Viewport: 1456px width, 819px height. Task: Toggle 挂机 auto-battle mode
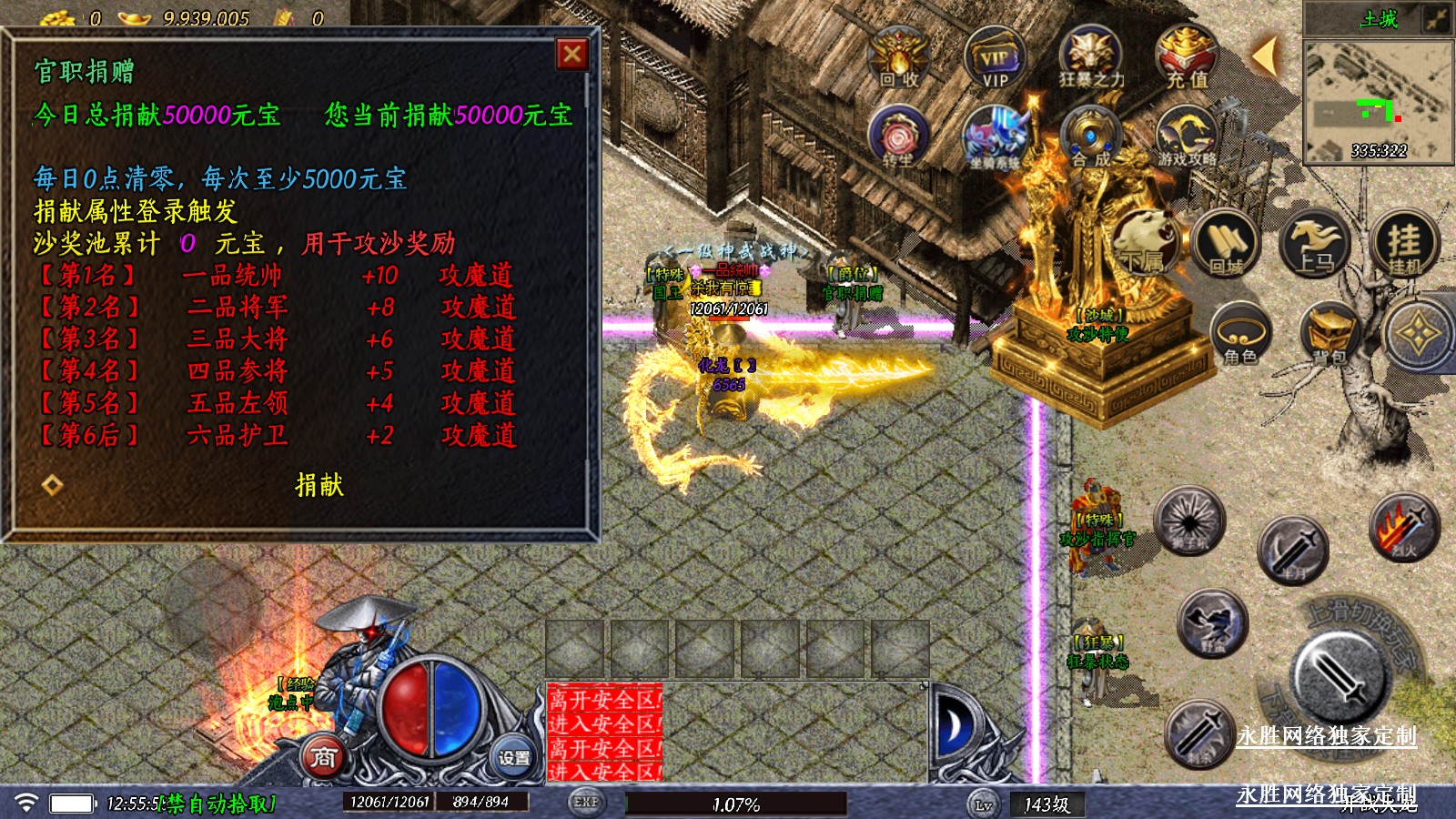[x=1404, y=243]
